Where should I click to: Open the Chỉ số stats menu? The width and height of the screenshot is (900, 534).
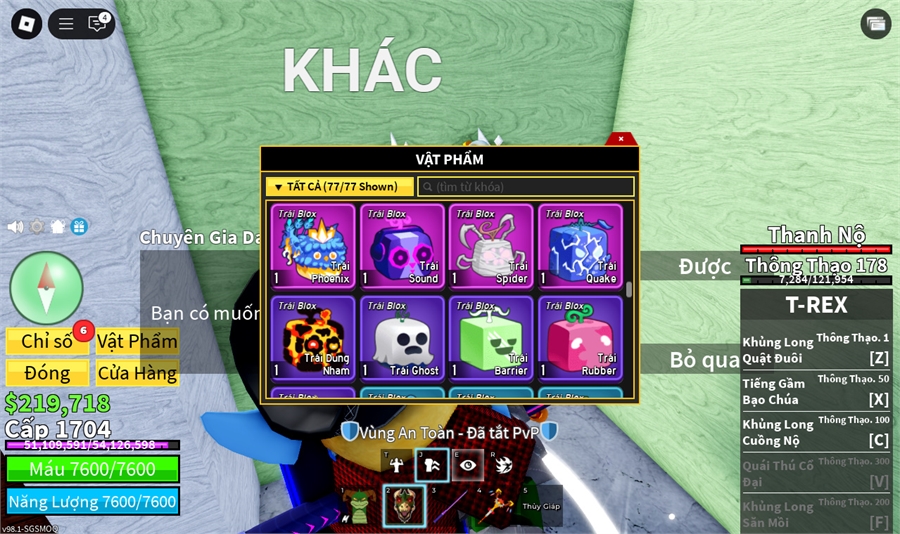(x=47, y=341)
